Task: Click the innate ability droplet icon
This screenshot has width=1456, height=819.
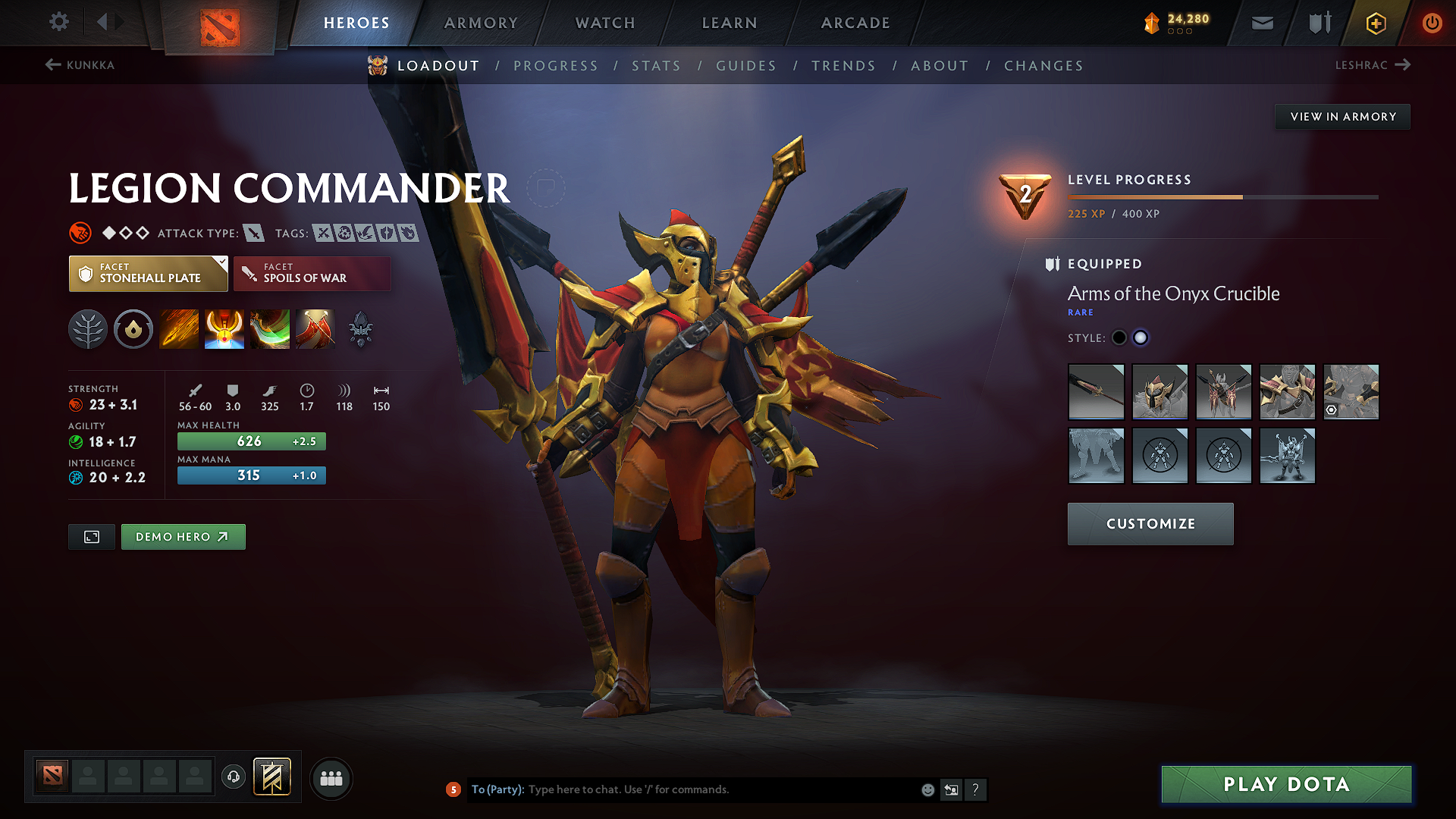Action: click(x=133, y=329)
